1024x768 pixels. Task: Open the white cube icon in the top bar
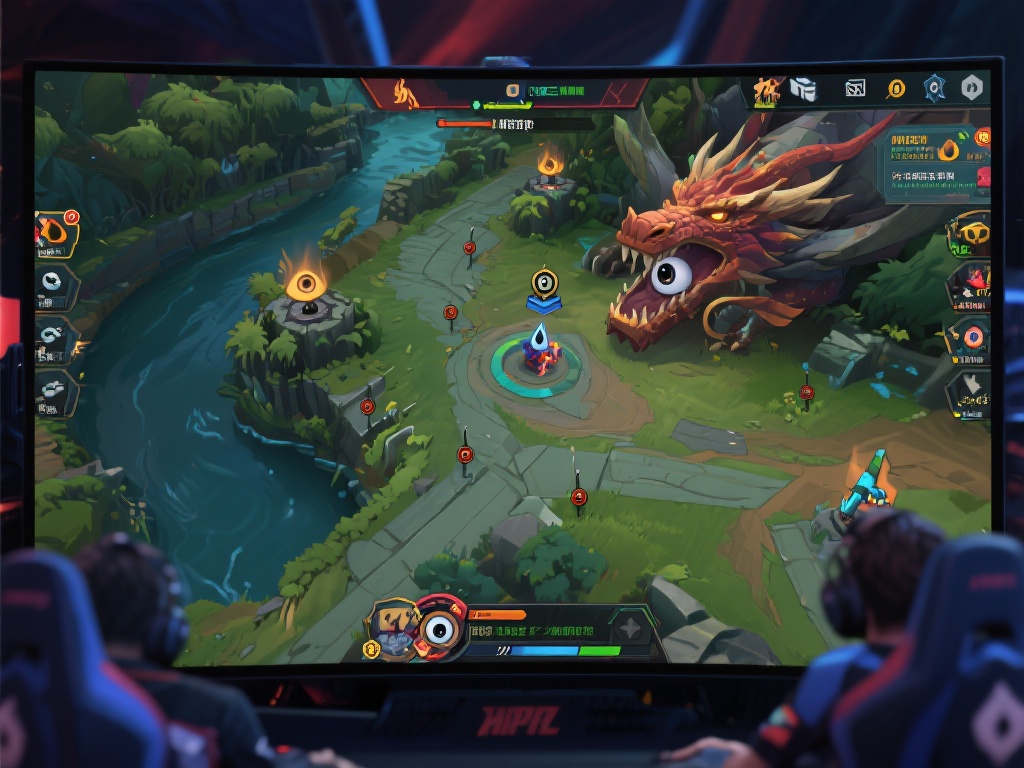click(x=803, y=90)
